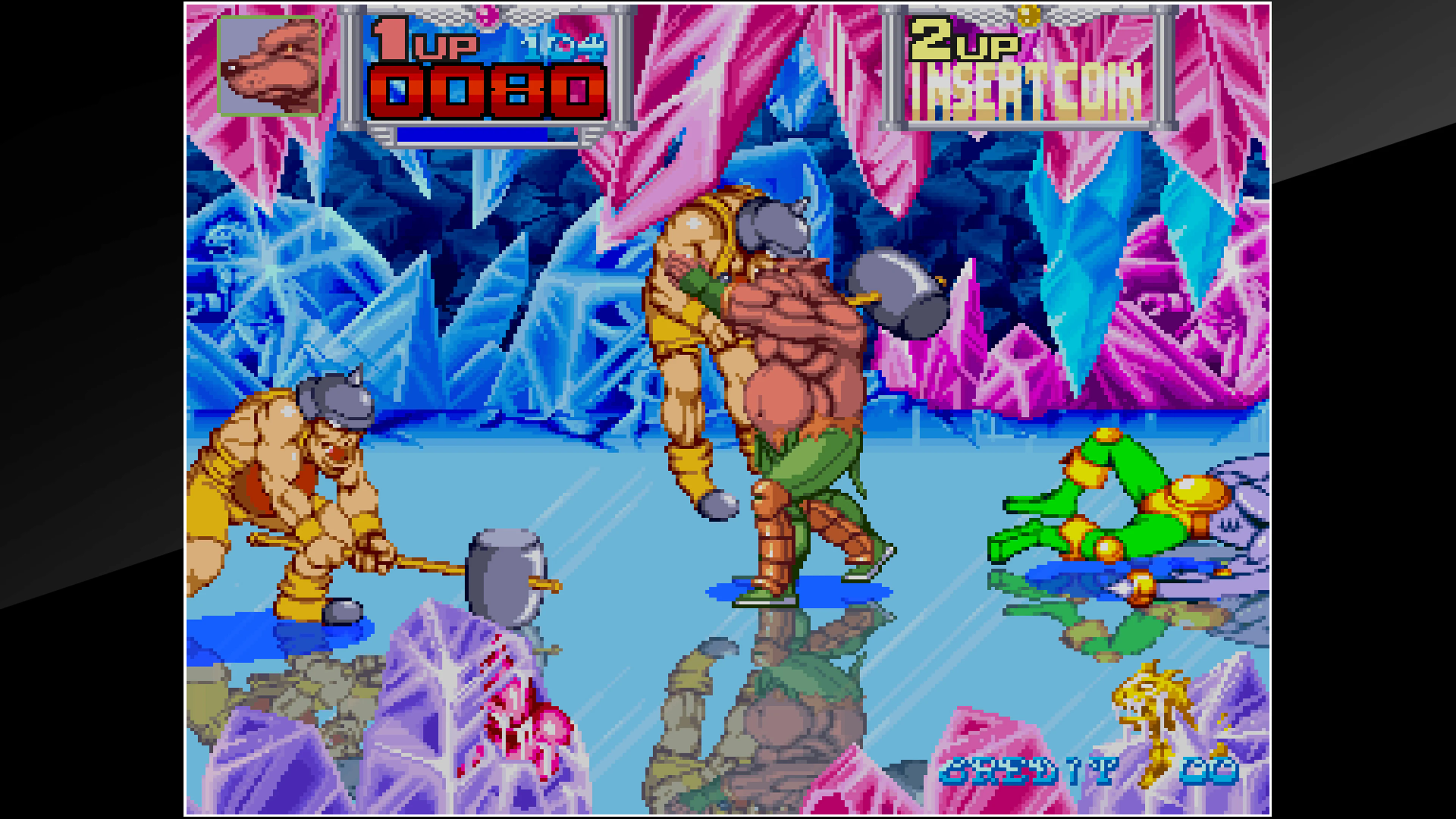Expand the 2UP INSERT COIN panel
The height and width of the screenshot is (819, 1456).
(x=1023, y=68)
